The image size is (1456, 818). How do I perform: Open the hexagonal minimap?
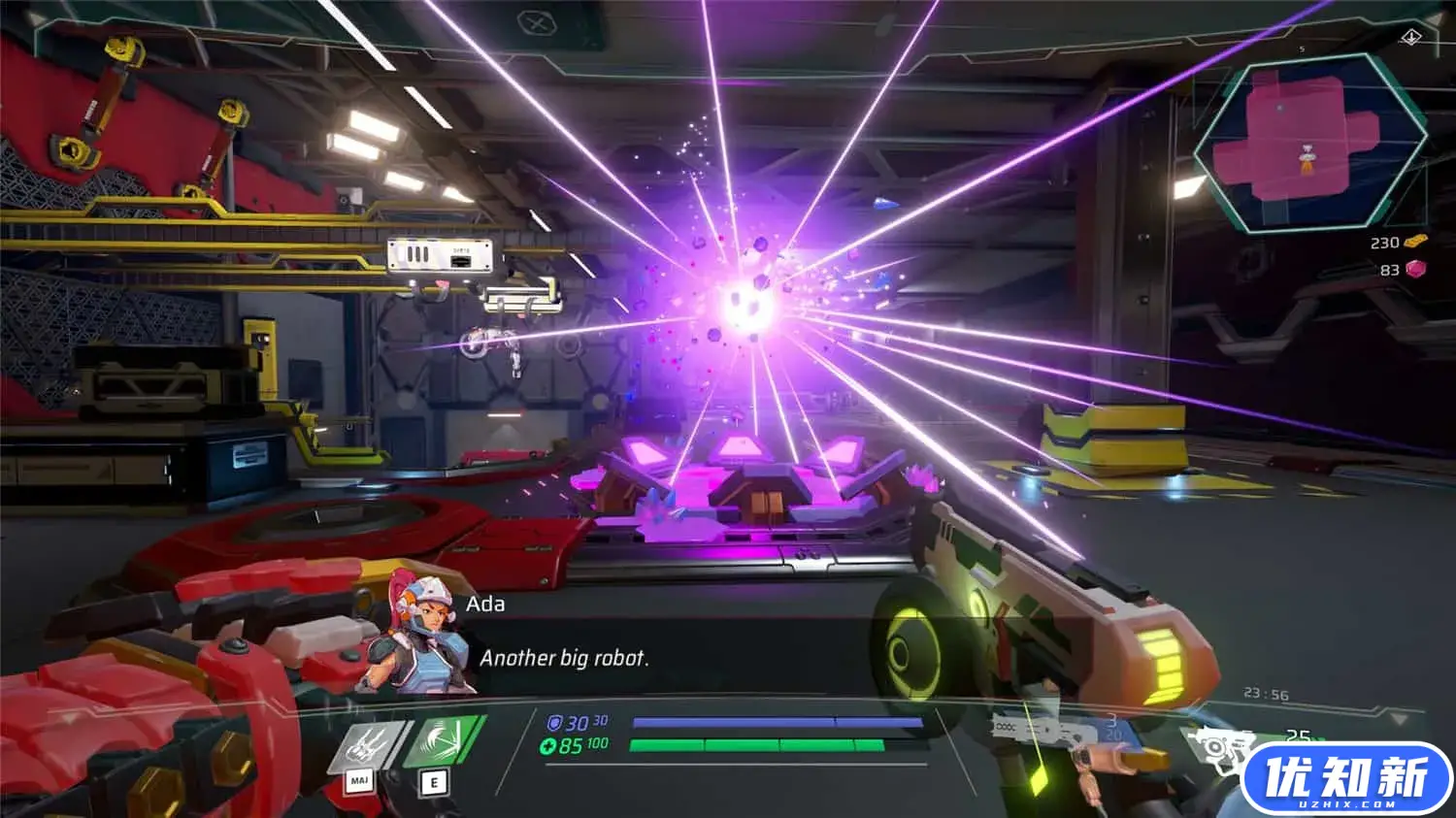(x=1309, y=144)
